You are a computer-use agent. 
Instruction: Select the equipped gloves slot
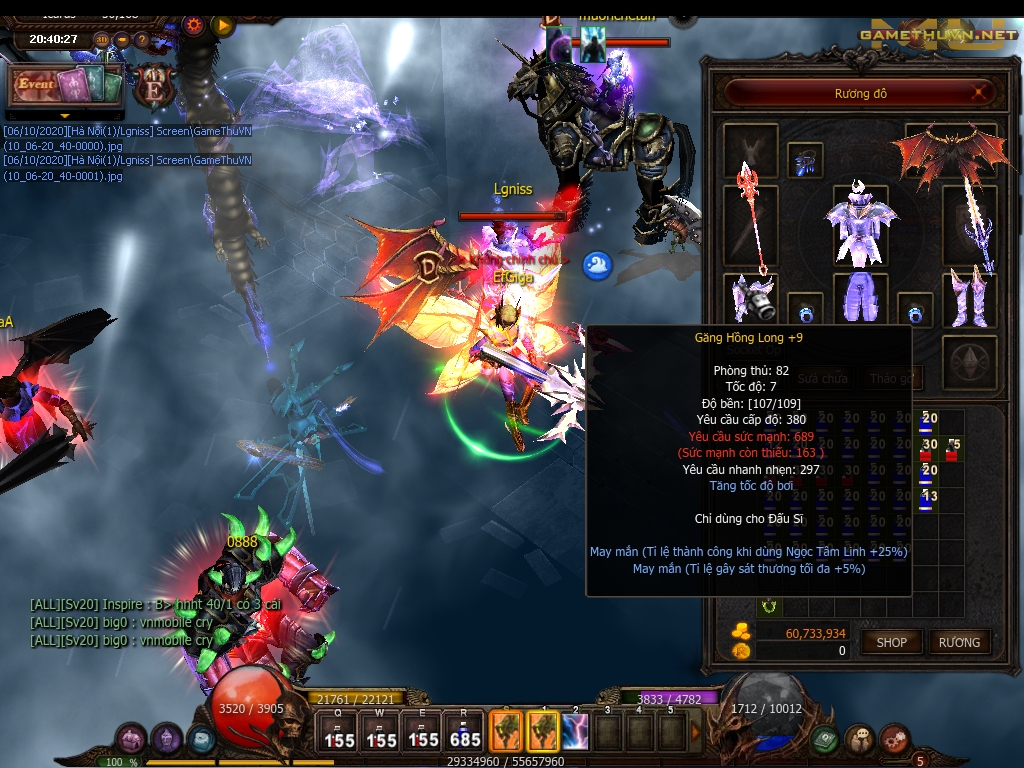click(750, 298)
